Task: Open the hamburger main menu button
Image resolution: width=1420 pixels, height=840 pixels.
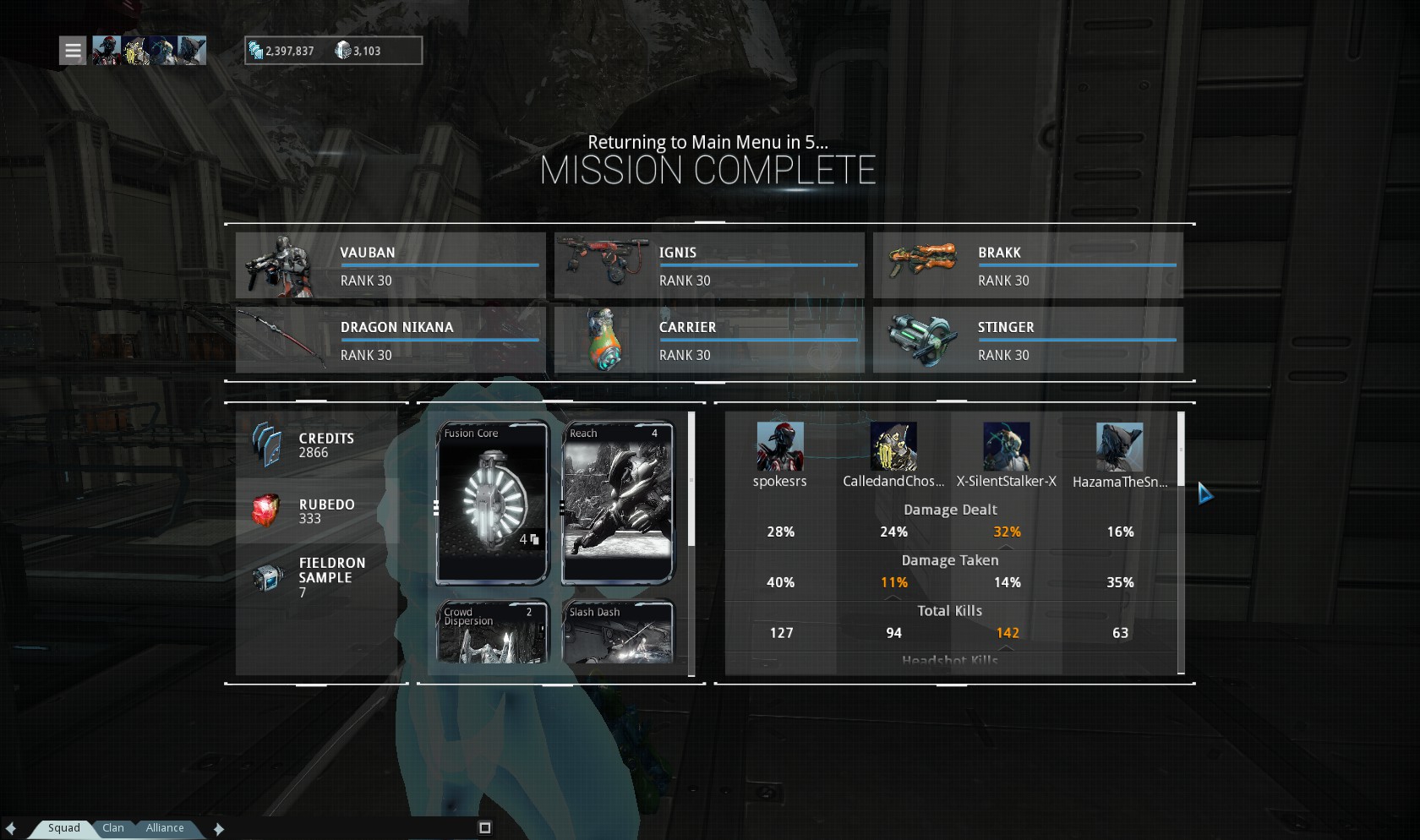Action: tap(74, 51)
